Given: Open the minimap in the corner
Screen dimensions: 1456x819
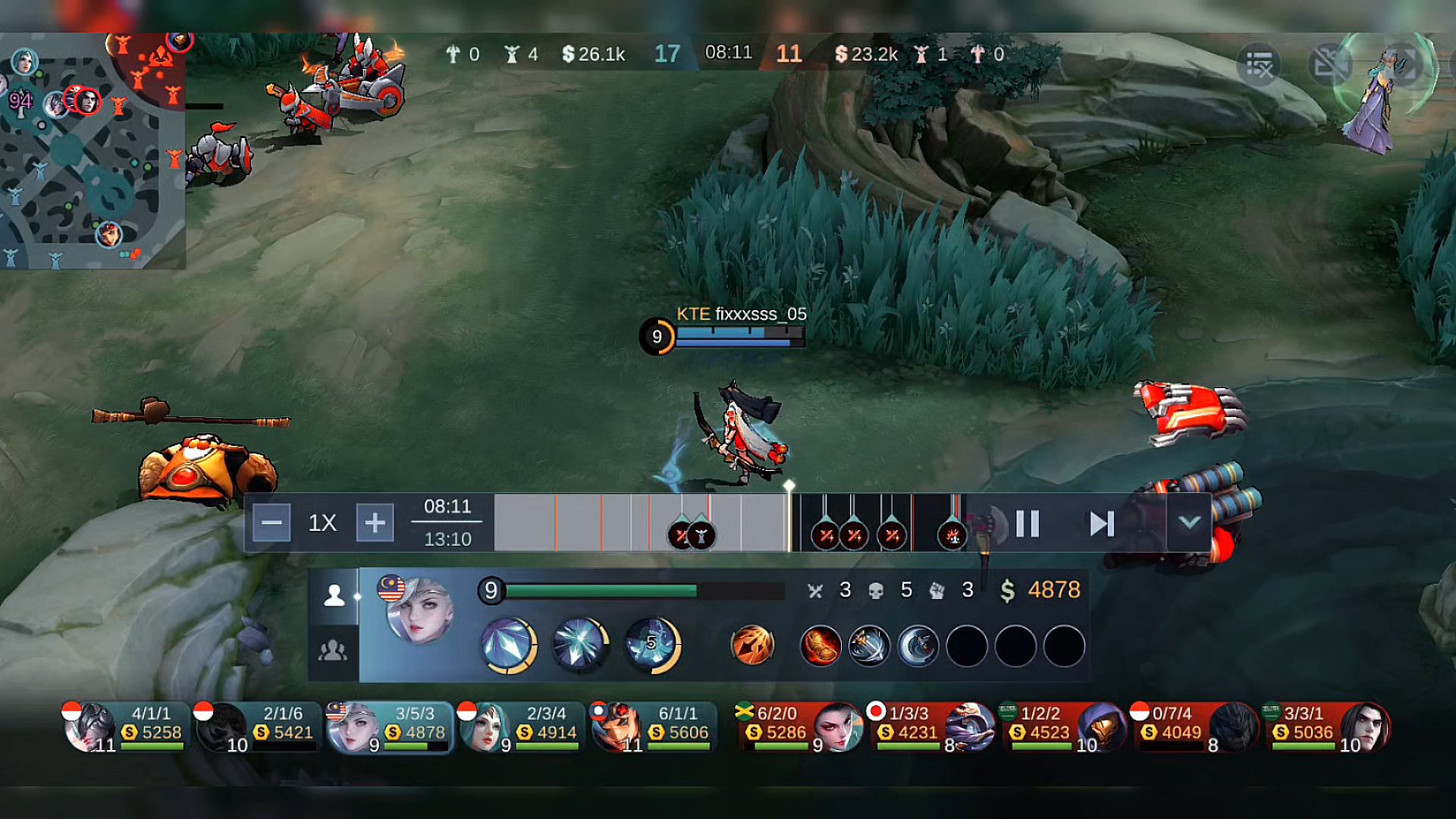Looking at the screenshot, I should pyautogui.click(x=91, y=152).
